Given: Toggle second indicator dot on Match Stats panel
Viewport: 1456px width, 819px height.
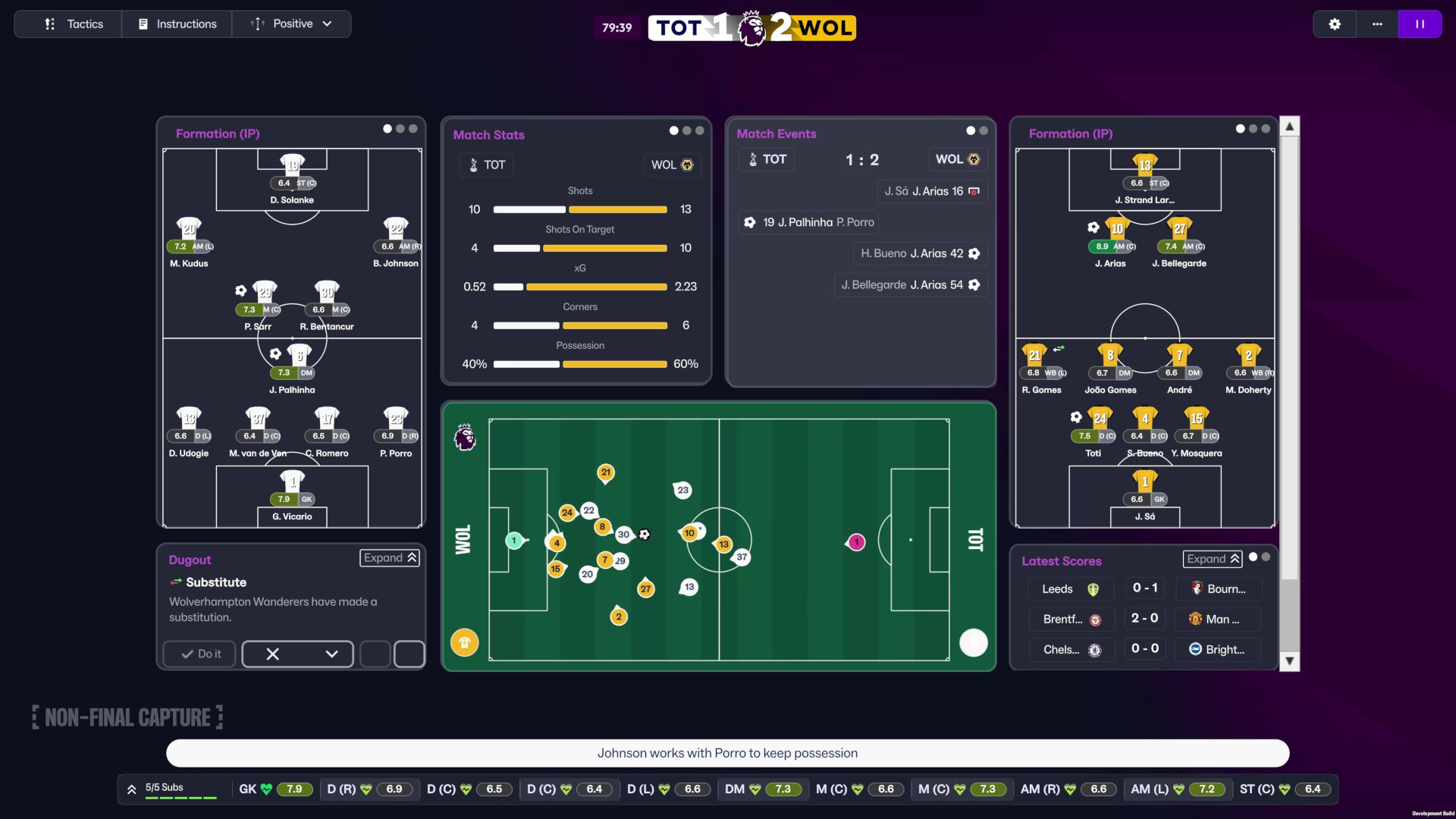Looking at the screenshot, I should click(x=686, y=130).
